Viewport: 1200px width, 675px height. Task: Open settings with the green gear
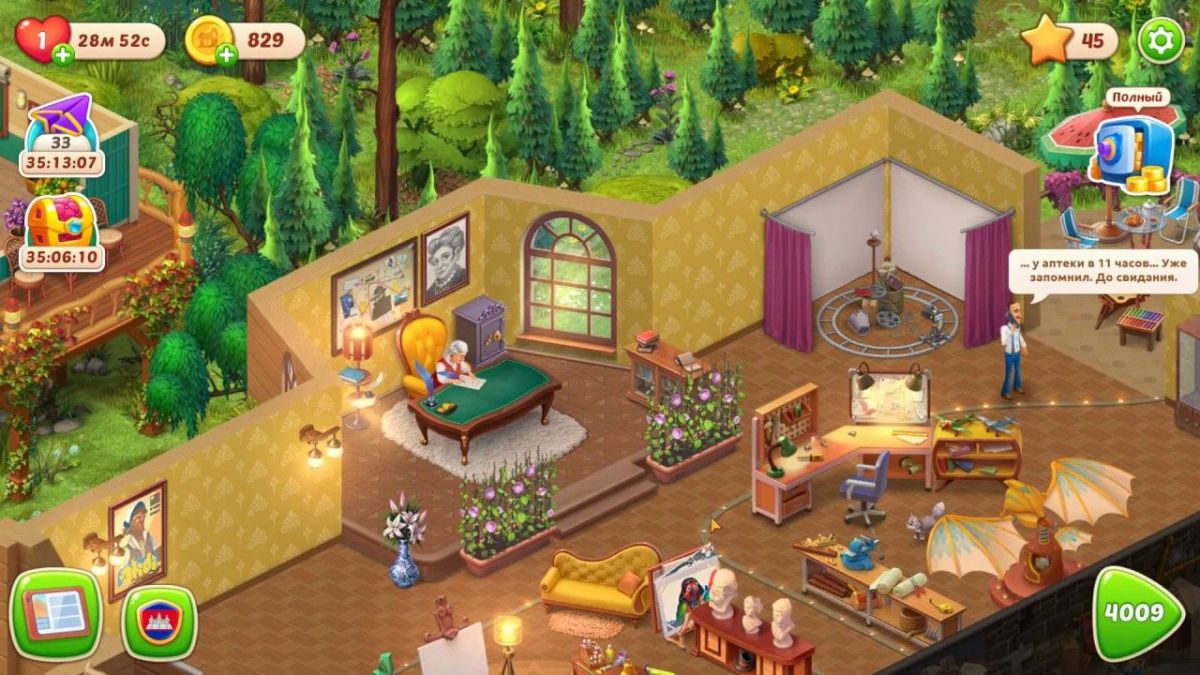point(1161,41)
